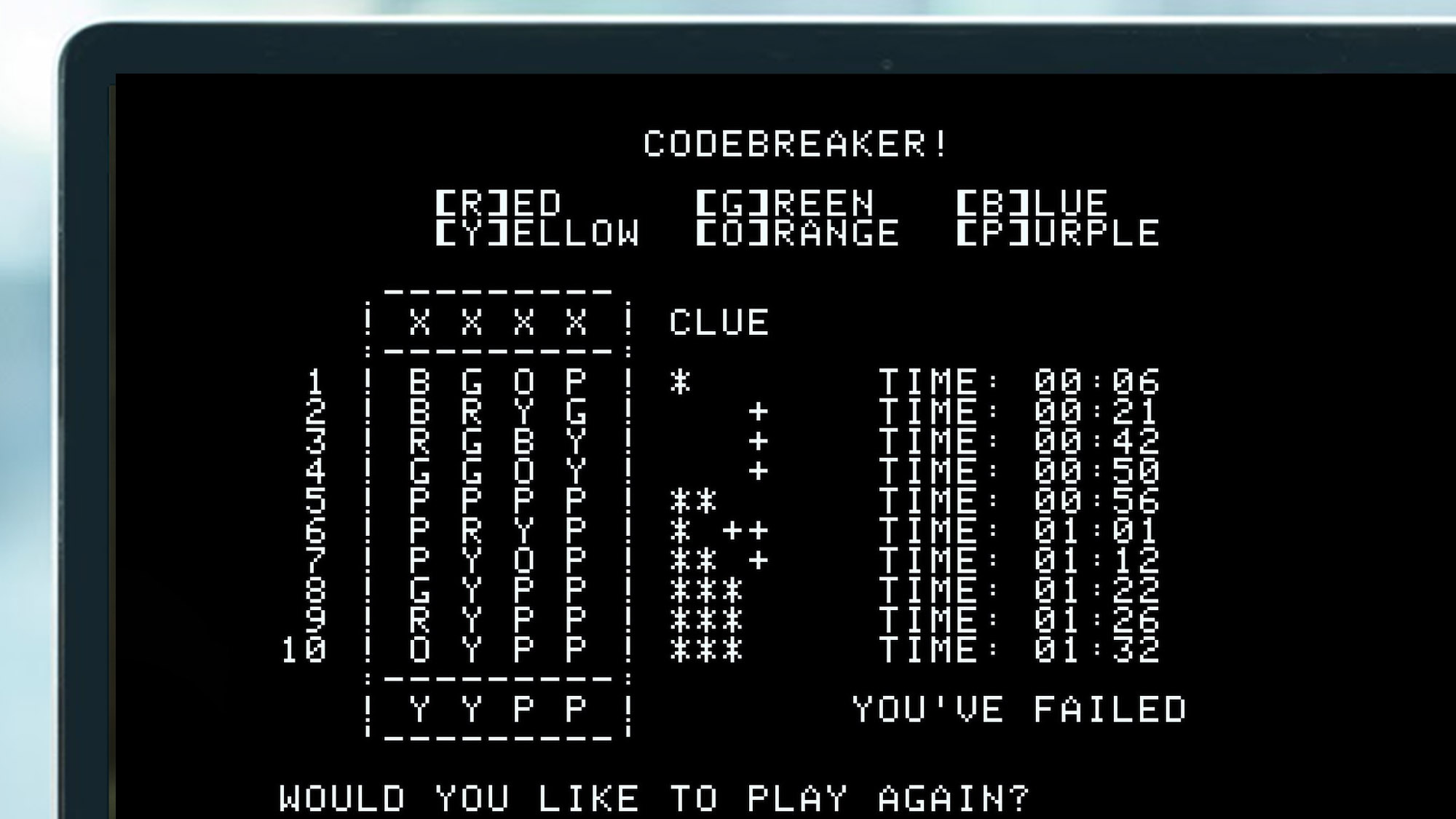Click the WOULD YOU LIKE TO PLAY AGAIN prompt

[x=655, y=797]
